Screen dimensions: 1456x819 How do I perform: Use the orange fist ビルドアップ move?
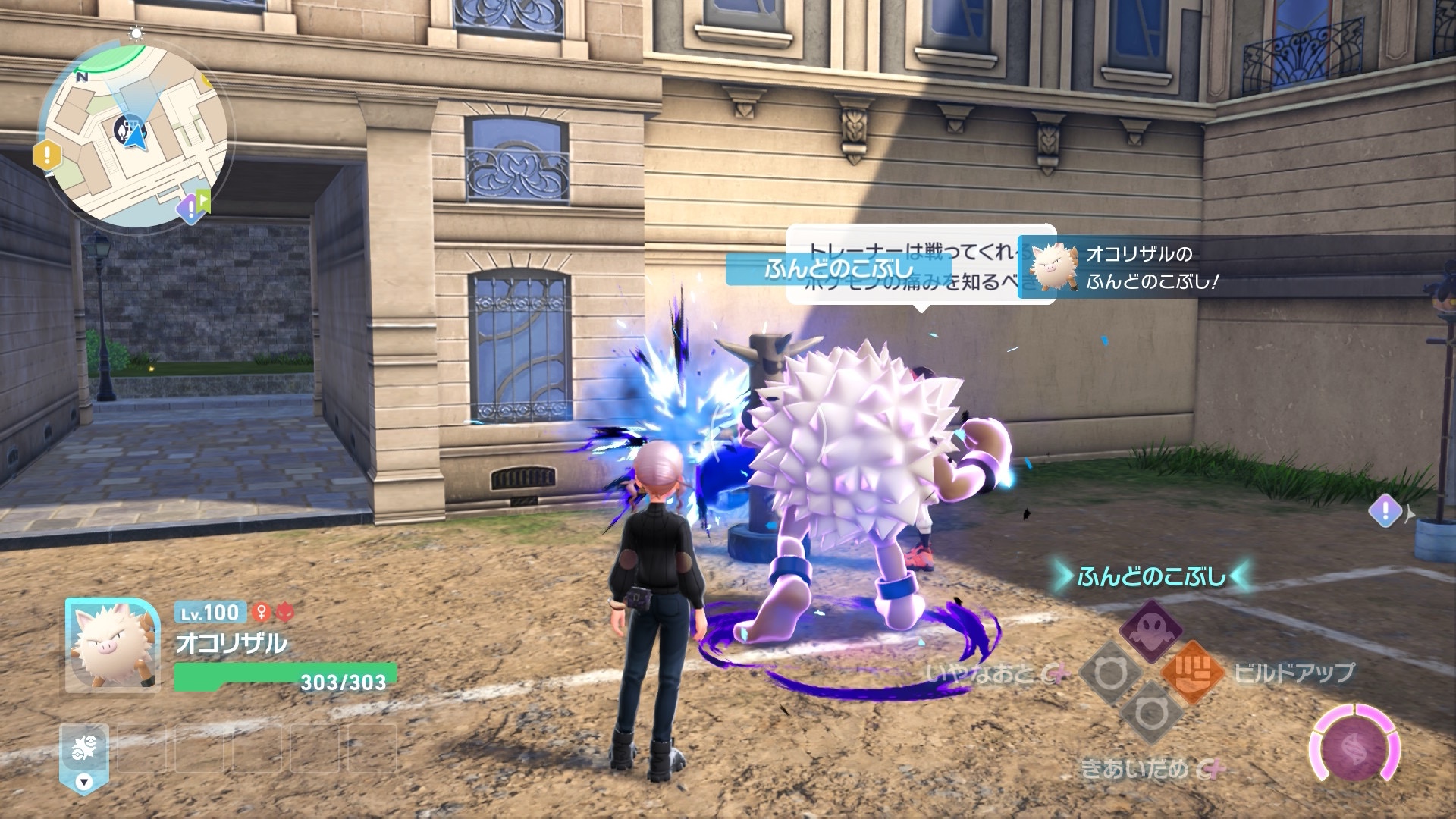[1192, 672]
